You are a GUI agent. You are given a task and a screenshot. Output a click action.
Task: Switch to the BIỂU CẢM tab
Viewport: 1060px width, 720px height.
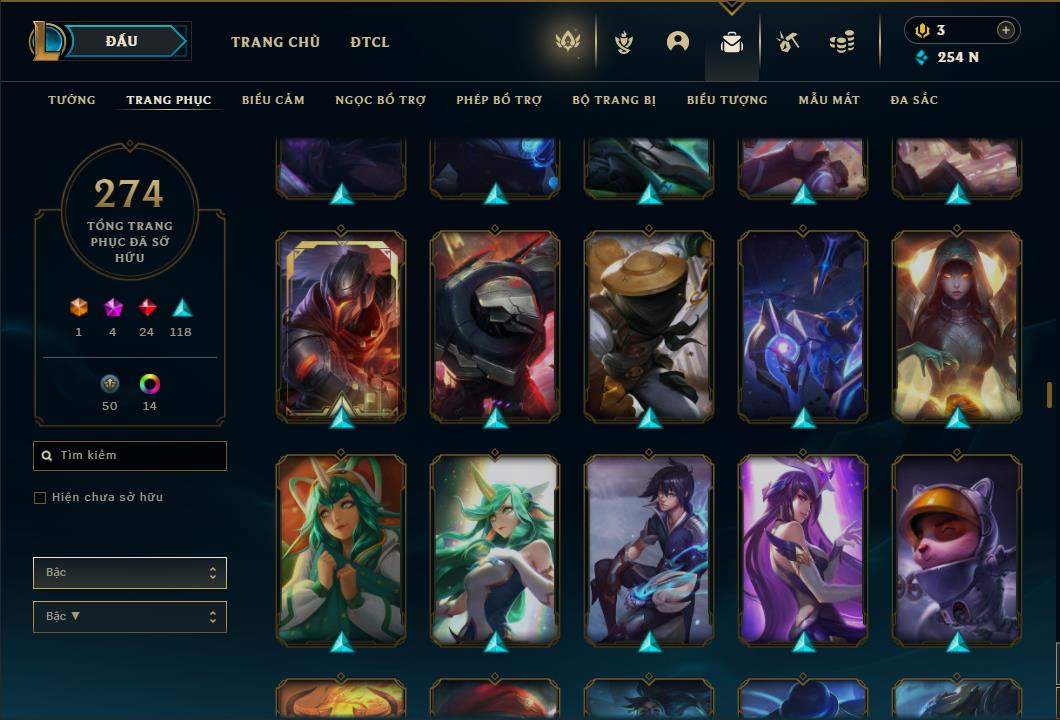pyautogui.click(x=273, y=100)
